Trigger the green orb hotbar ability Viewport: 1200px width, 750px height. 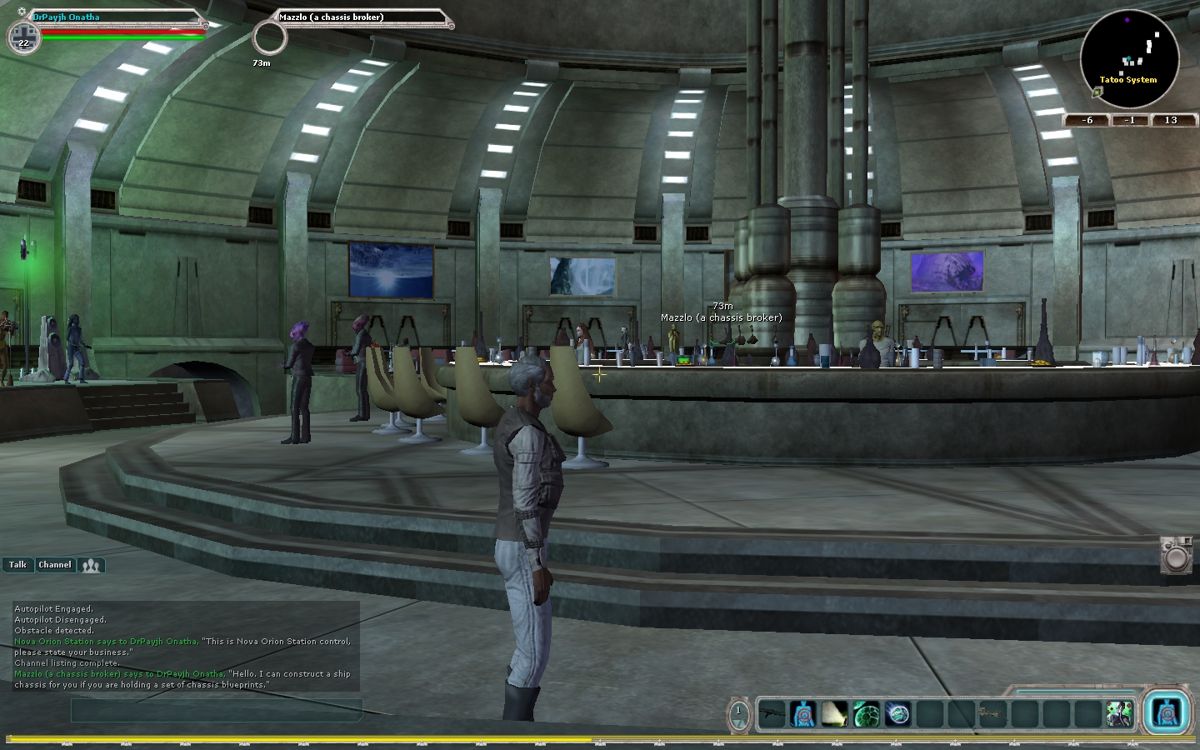tap(866, 713)
